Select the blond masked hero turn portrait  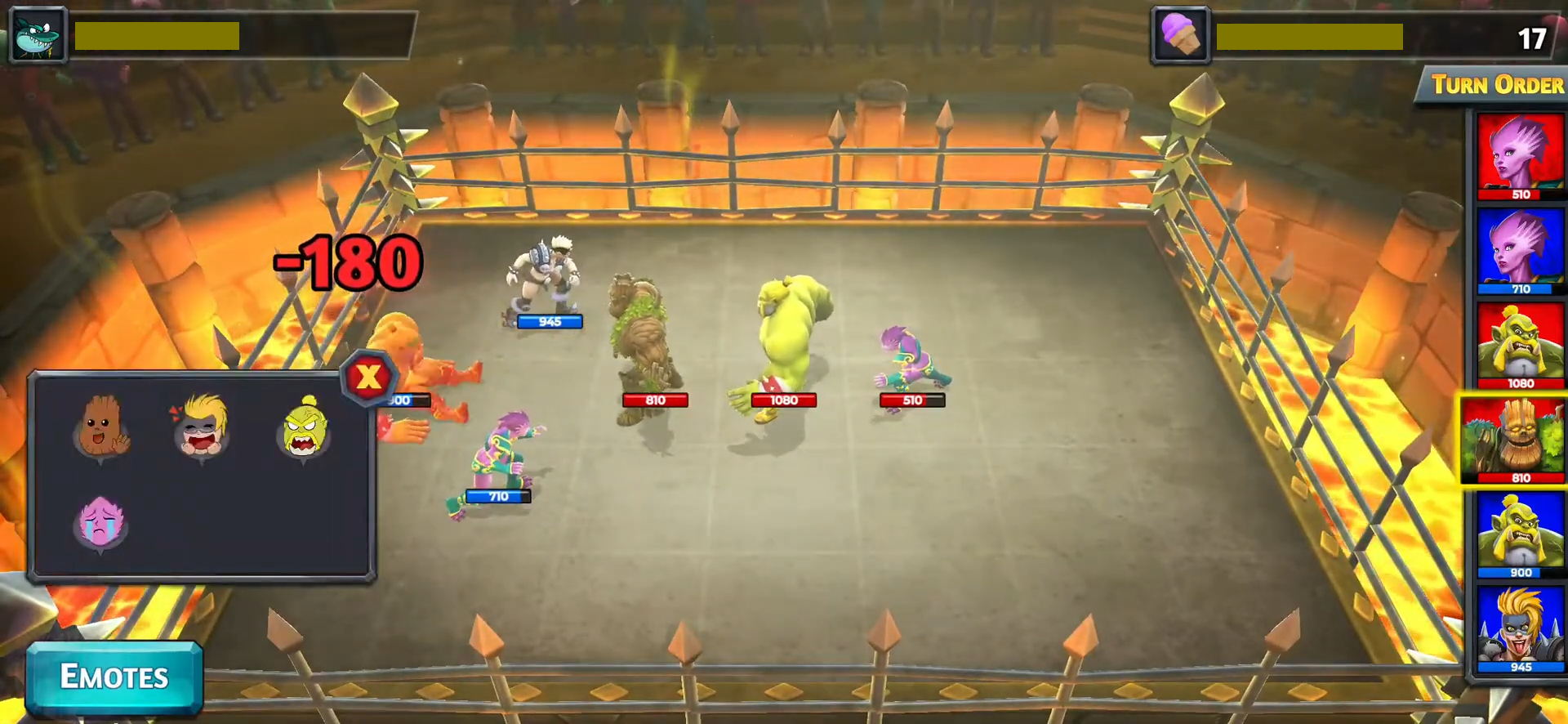(1520, 629)
